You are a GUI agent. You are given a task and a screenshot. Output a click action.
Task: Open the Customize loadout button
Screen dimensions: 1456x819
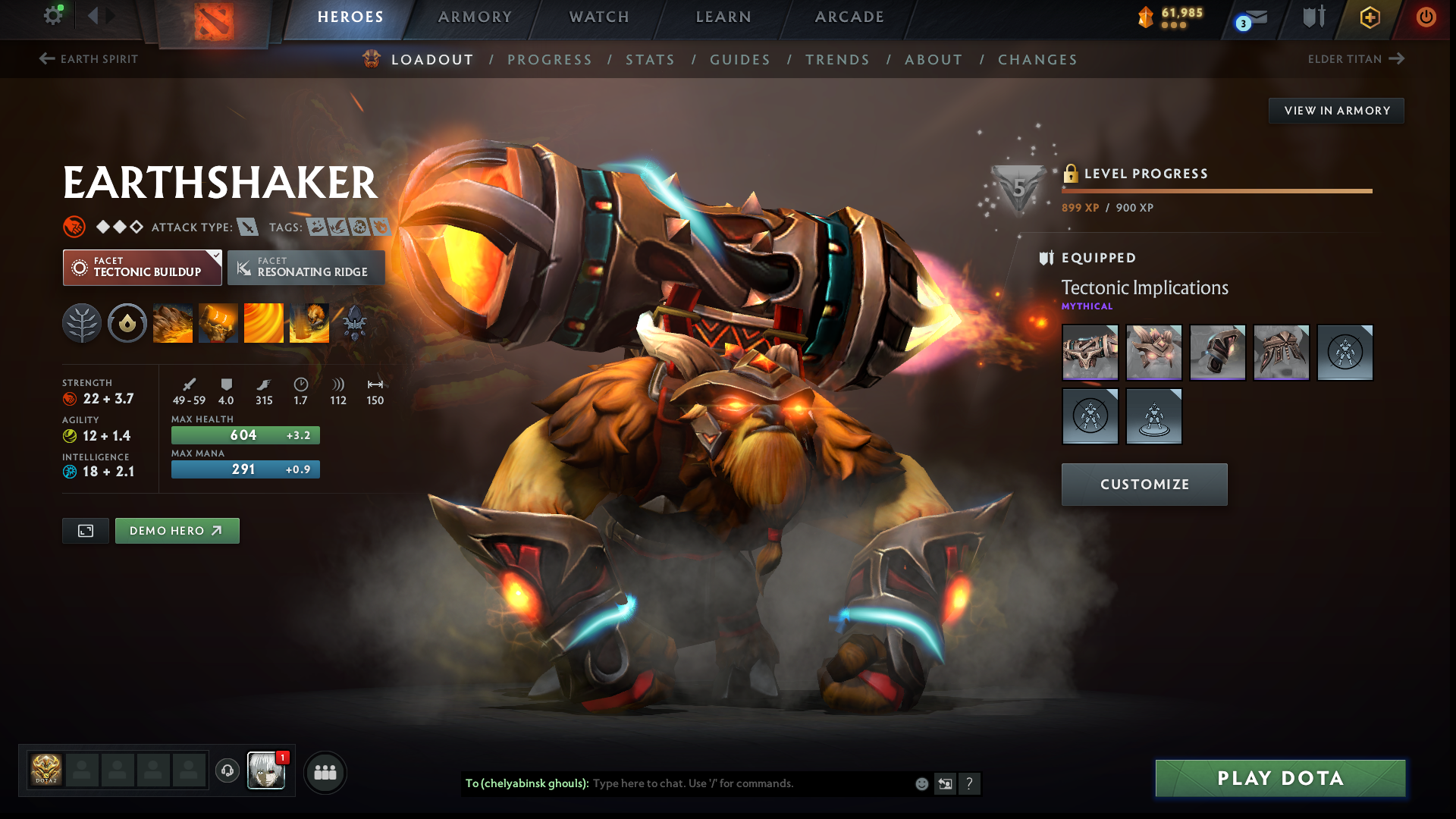point(1144,485)
